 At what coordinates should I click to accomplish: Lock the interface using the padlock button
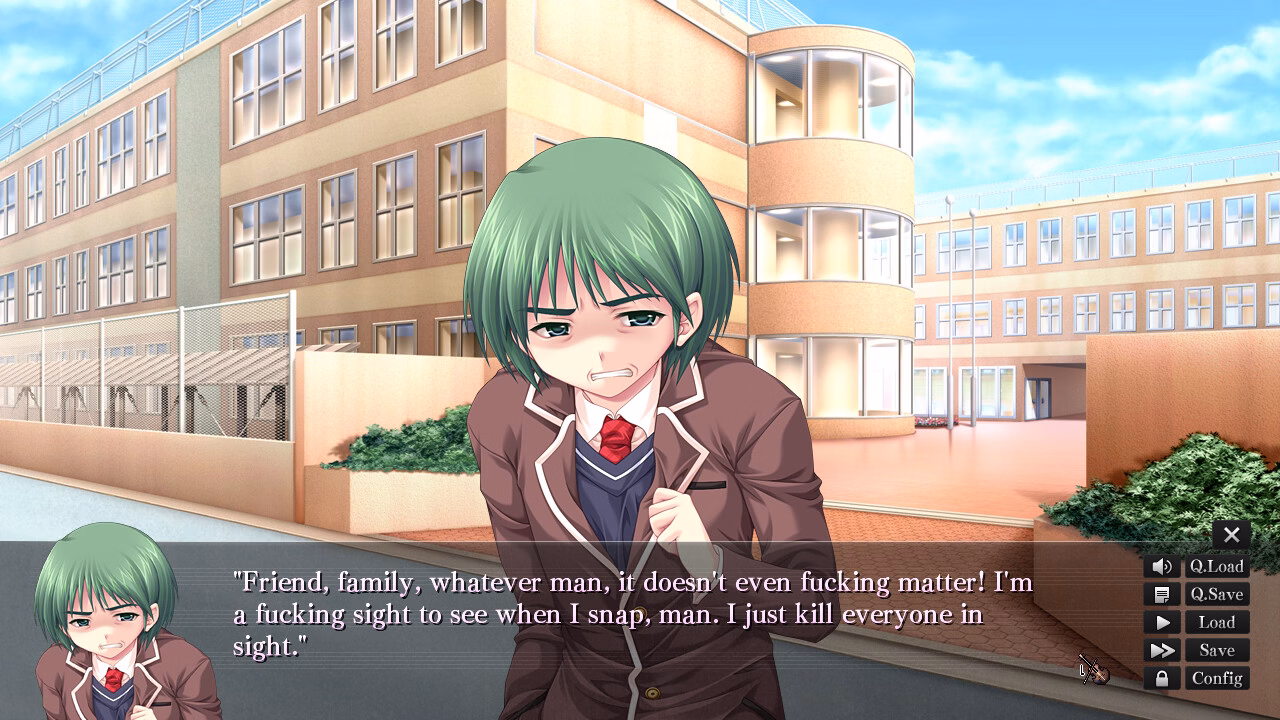tap(1163, 678)
